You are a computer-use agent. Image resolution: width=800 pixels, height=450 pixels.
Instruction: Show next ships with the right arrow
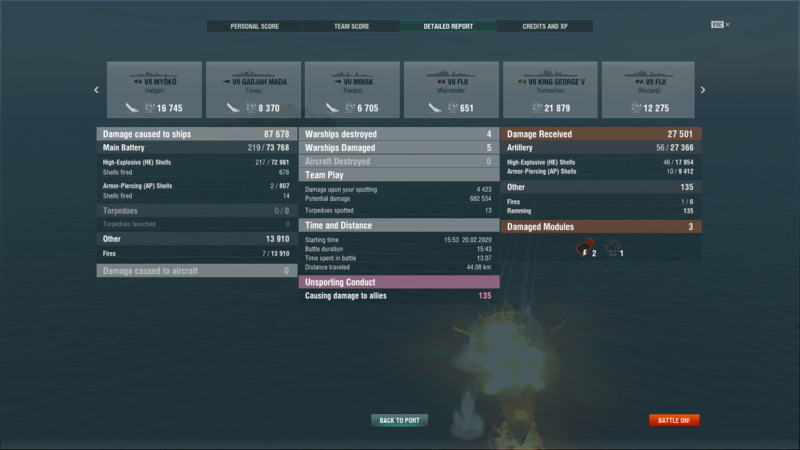(x=703, y=90)
